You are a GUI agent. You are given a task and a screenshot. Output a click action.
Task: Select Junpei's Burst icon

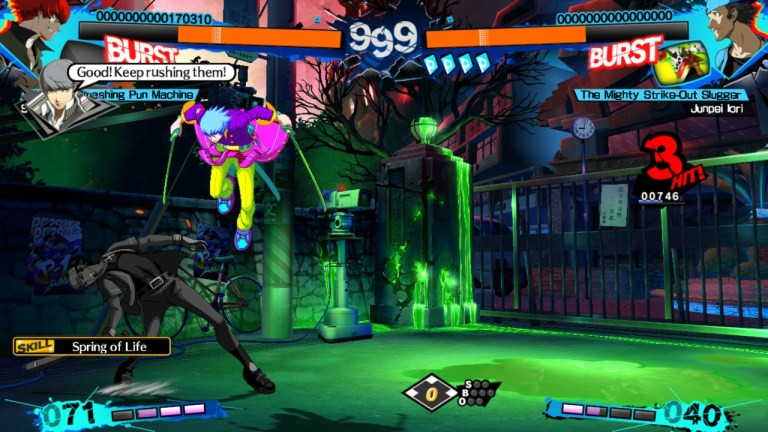[x=624, y=51]
